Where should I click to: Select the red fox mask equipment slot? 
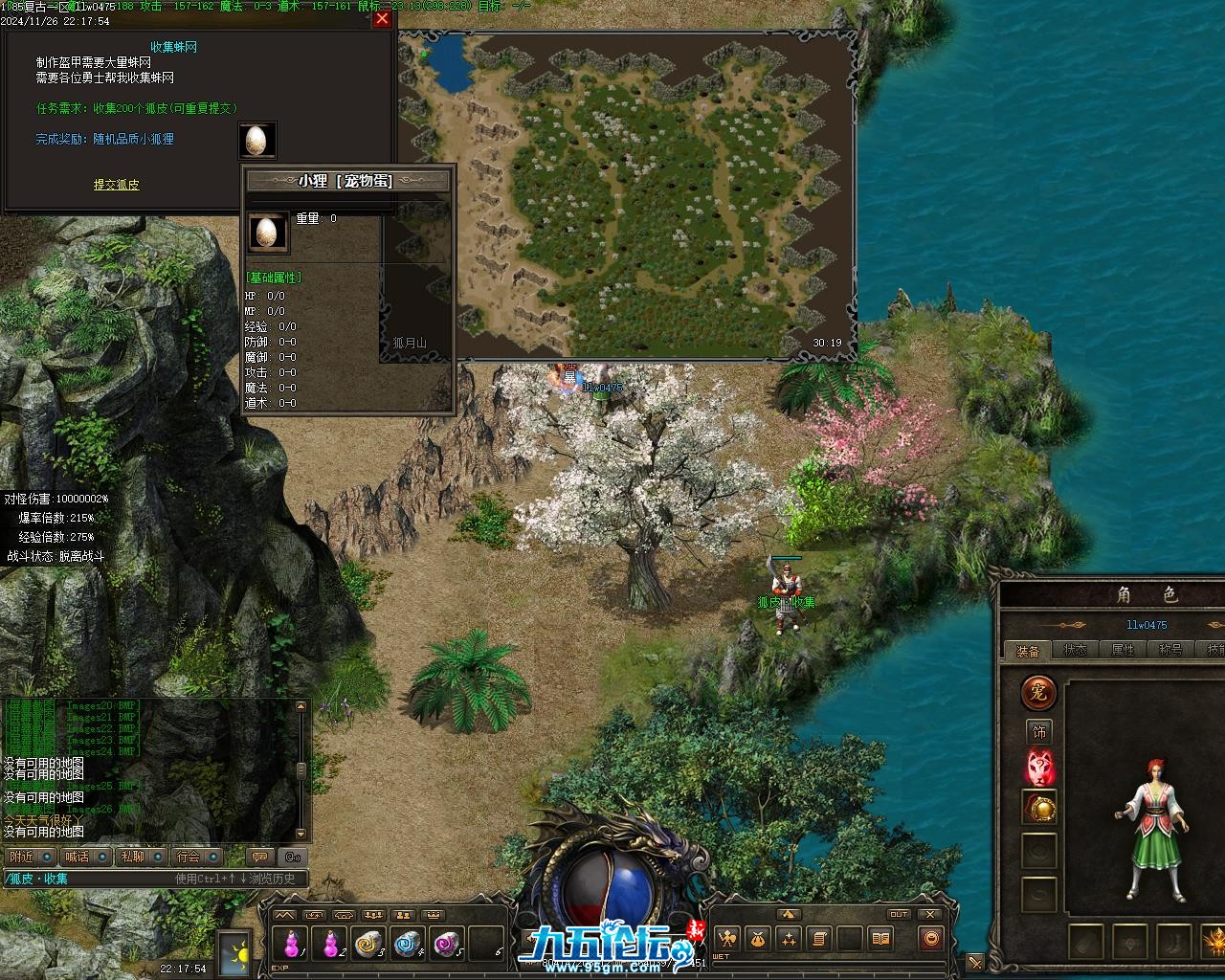1039,768
